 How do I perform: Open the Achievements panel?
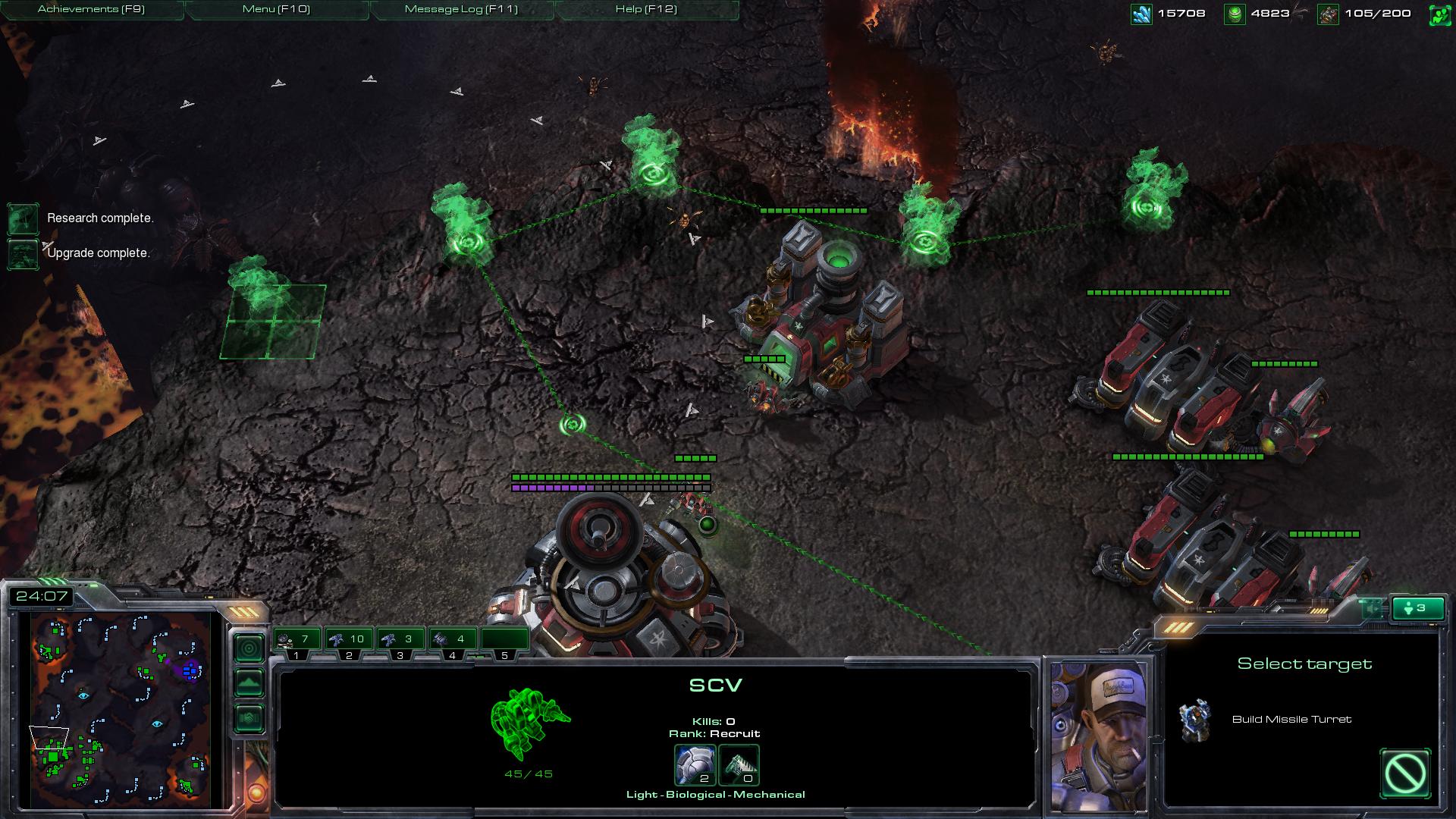coord(91,9)
